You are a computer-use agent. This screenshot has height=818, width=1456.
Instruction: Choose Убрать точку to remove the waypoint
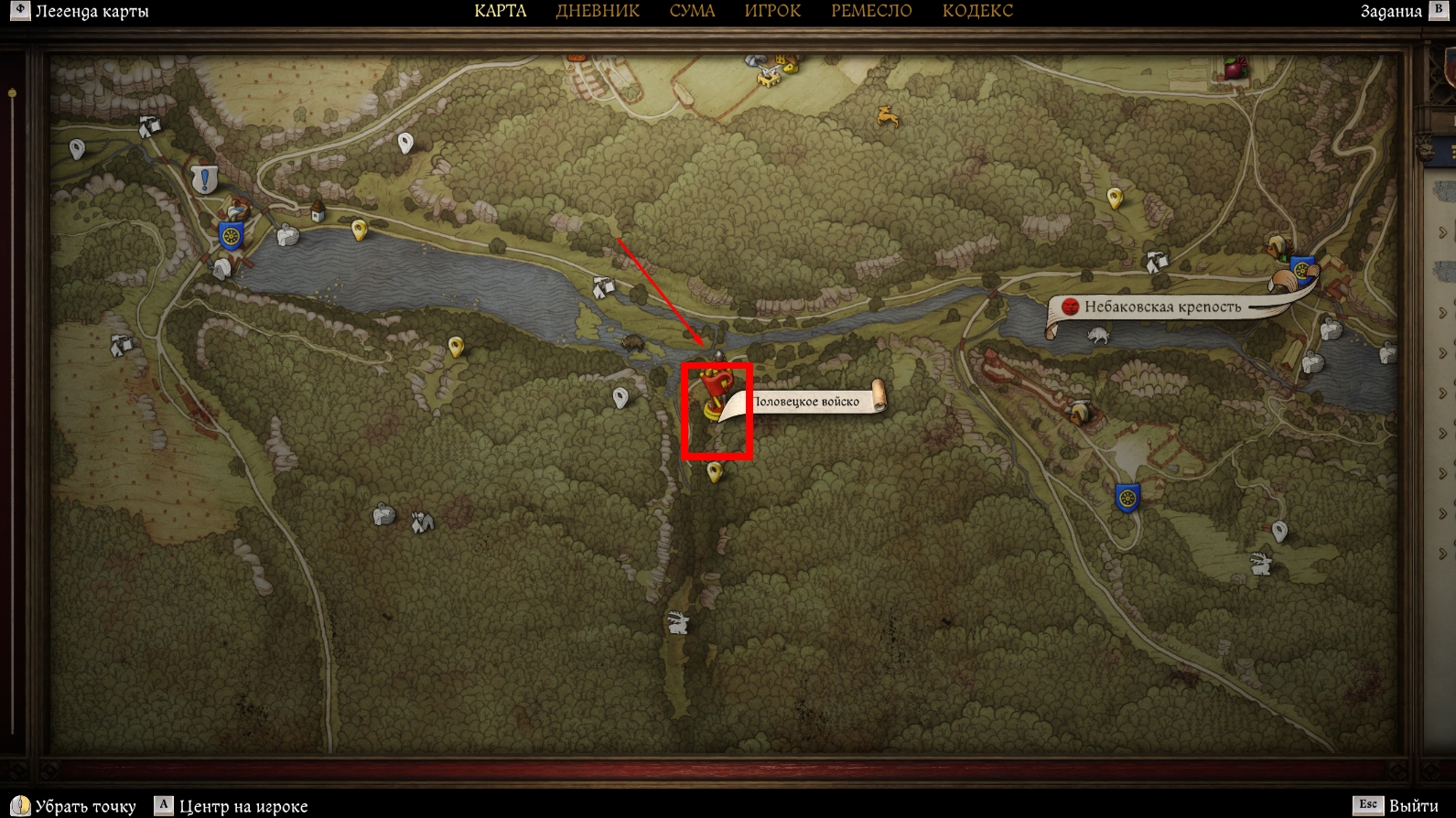[84, 806]
